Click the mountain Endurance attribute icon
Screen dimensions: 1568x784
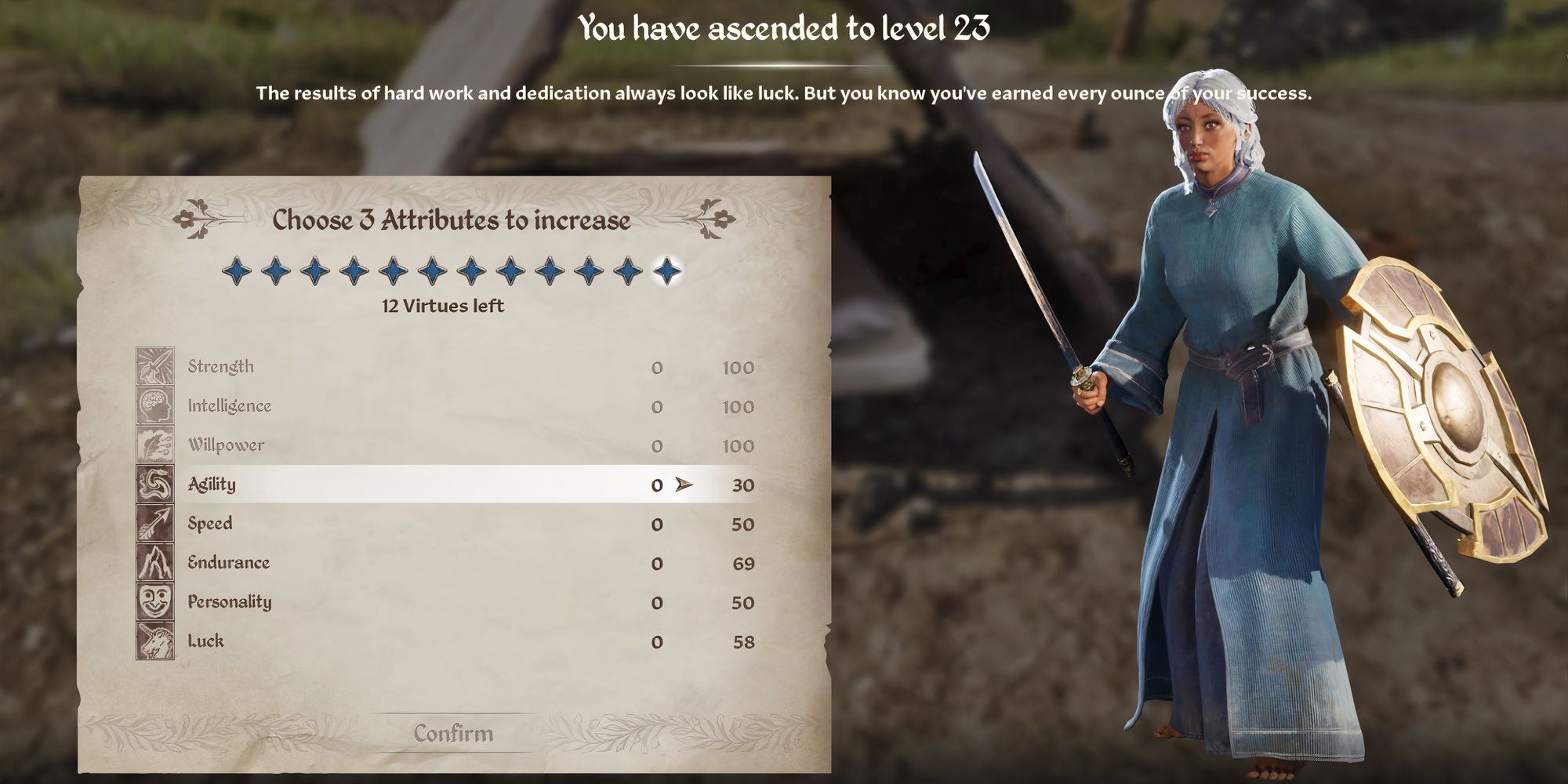tap(155, 562)
